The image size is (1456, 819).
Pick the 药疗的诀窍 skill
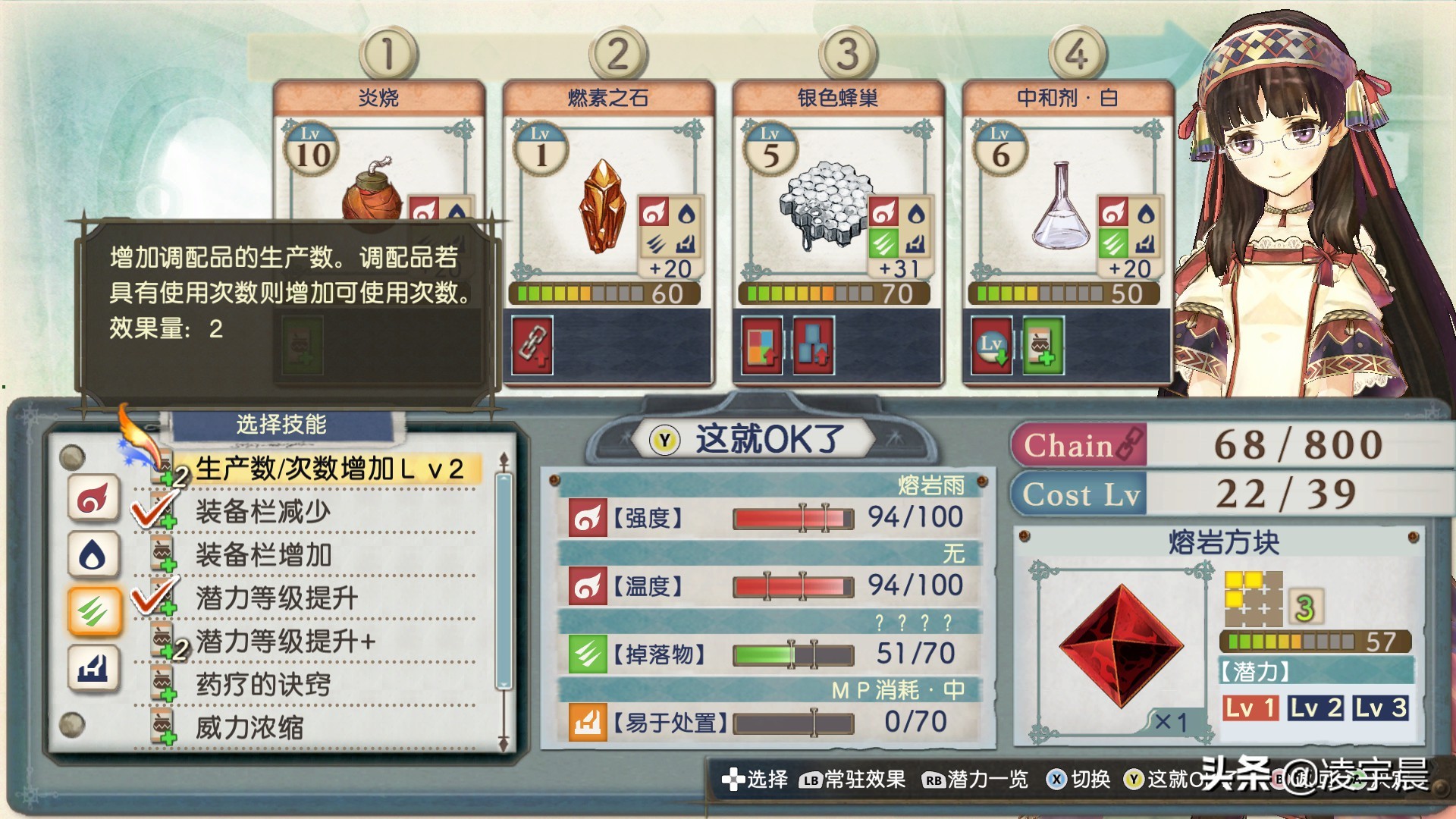pos(262,685)
